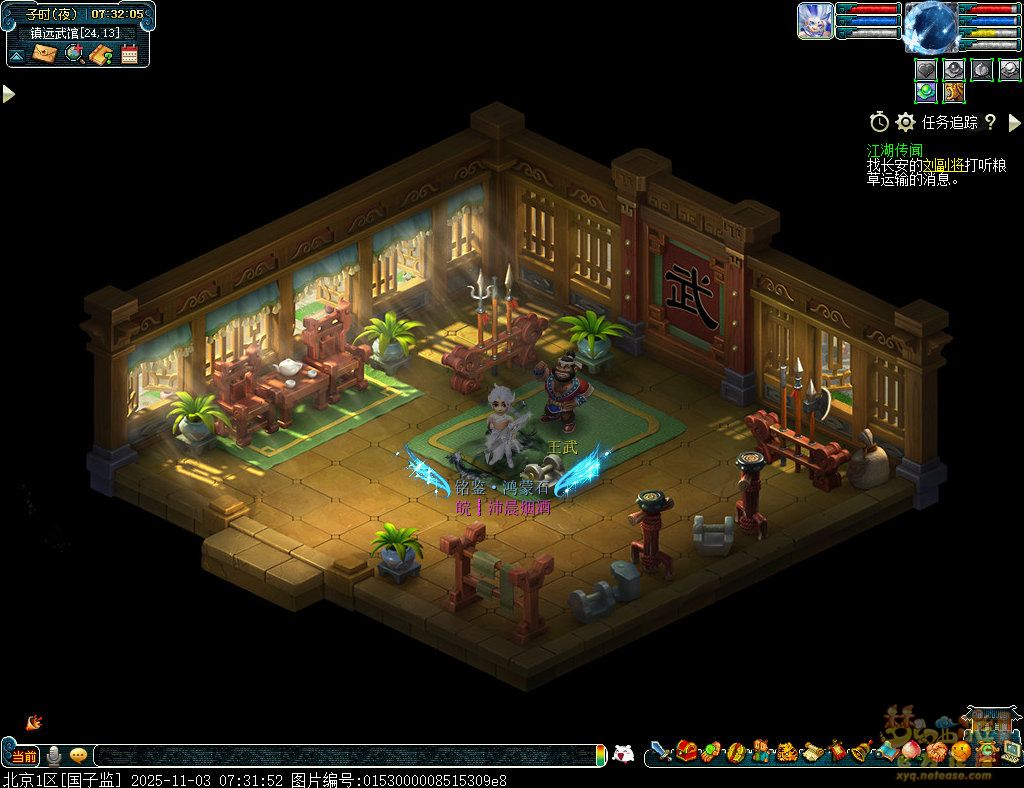Select the golden beast buff icon
This screenshot has height=788, width=1024.
(954, 92)
